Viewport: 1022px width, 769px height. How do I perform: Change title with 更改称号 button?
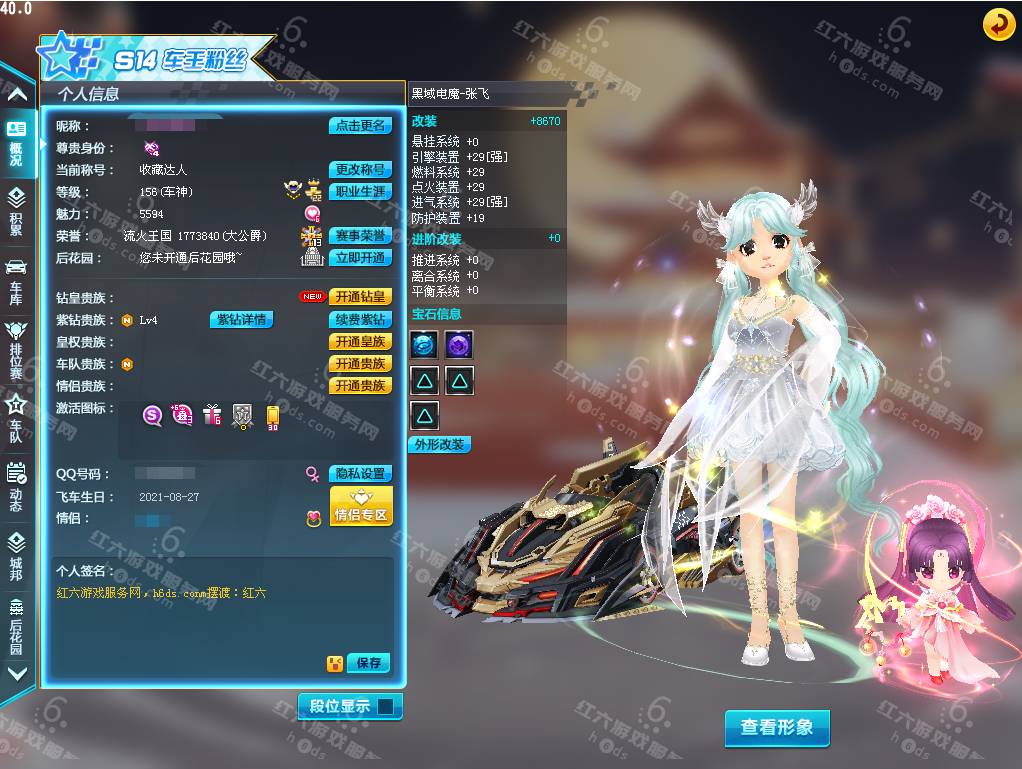coord(360,170)
